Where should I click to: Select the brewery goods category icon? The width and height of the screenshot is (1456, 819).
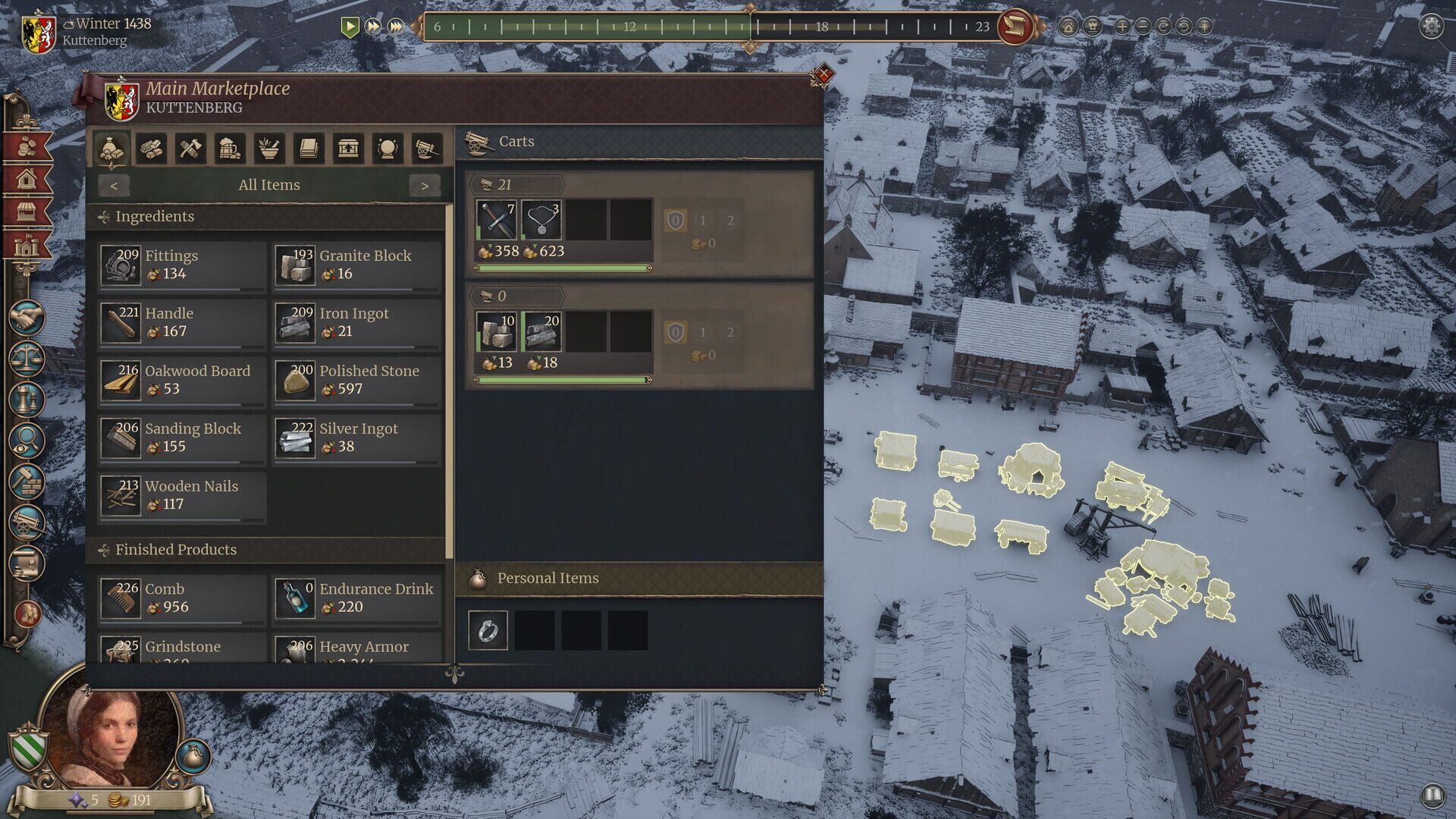pos(231,148)
